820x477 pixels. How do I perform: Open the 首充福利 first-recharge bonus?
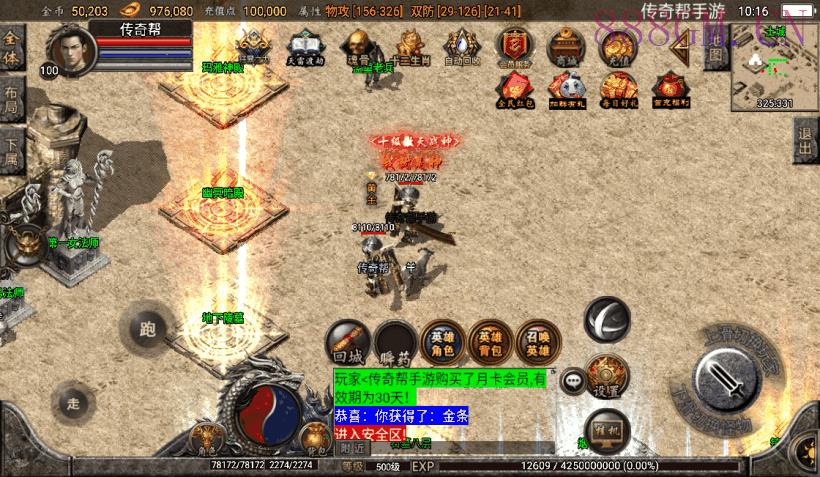tap(670, 90)
